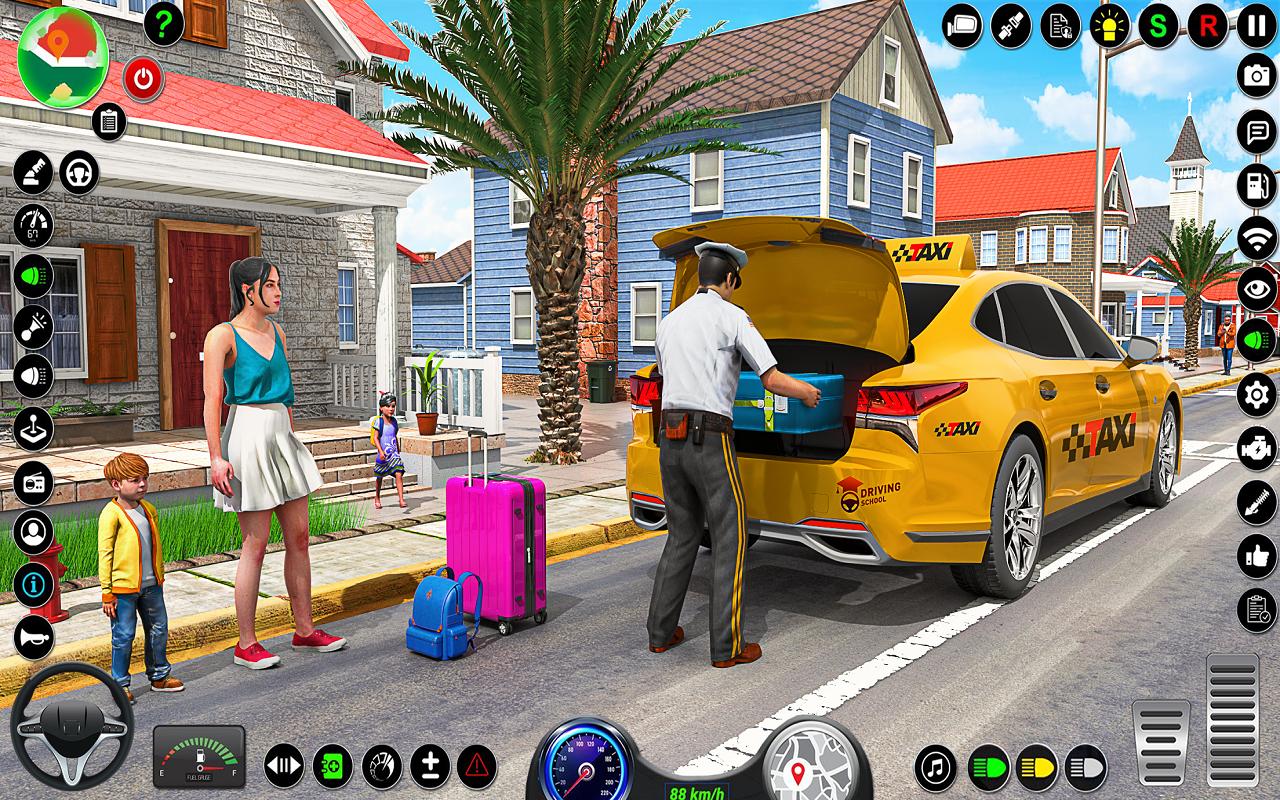Pause the game
This screenshot has width=1280, height=800.
[x=1256, y=25]
